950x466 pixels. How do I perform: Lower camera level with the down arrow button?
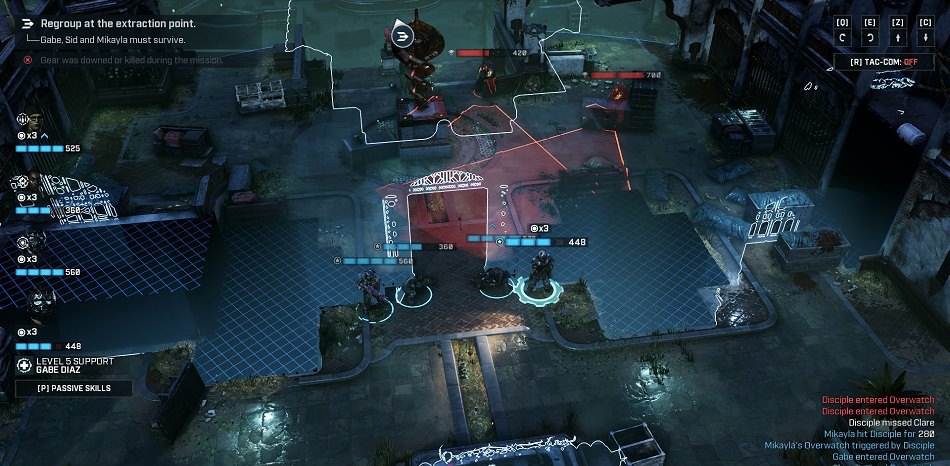tap(926, 38)
